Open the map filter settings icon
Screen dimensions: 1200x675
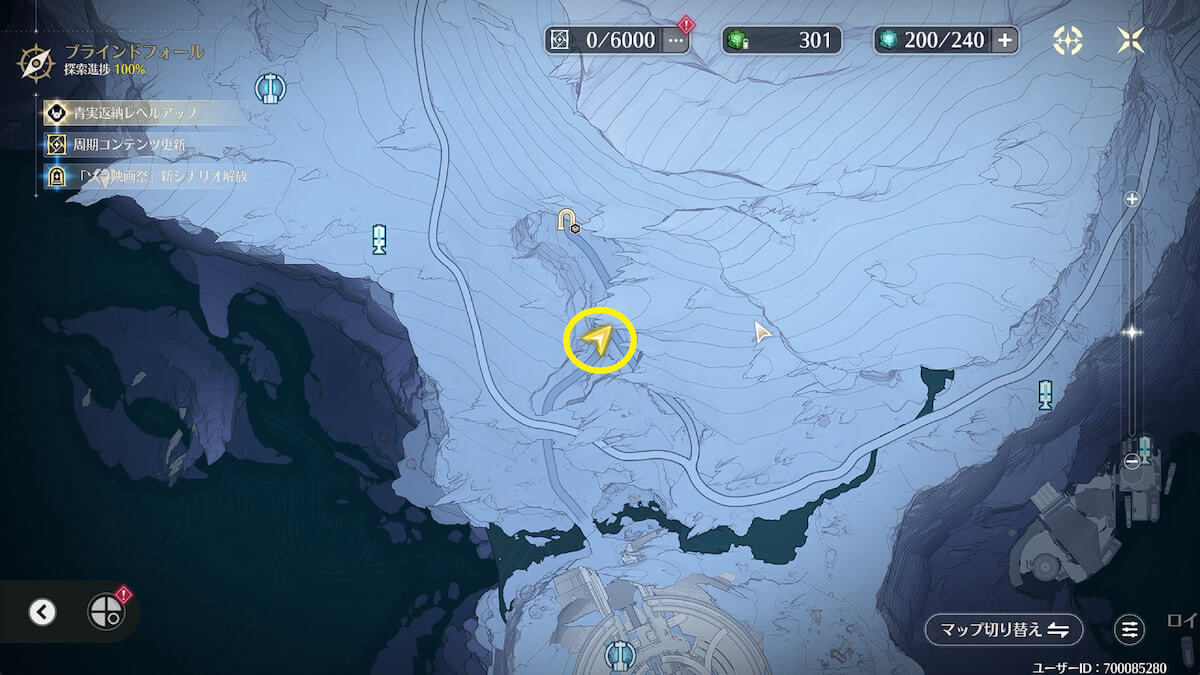pyautogui.click(x=1130, y=629)
